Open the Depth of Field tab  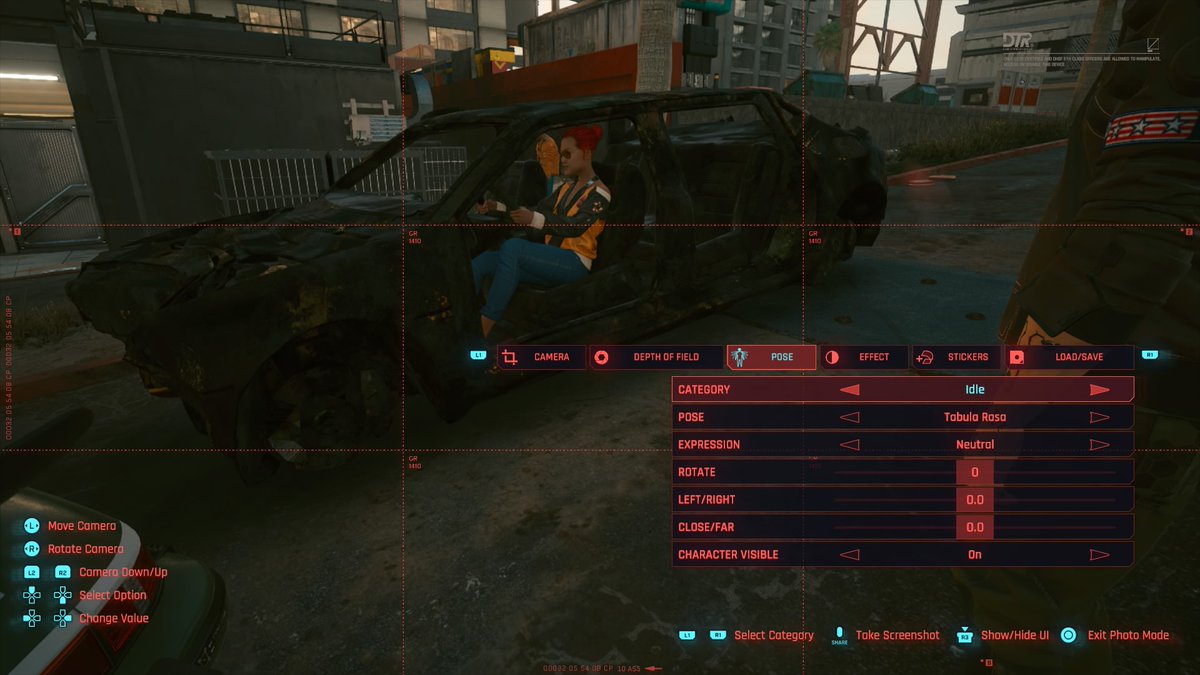(x=654, y=357)
